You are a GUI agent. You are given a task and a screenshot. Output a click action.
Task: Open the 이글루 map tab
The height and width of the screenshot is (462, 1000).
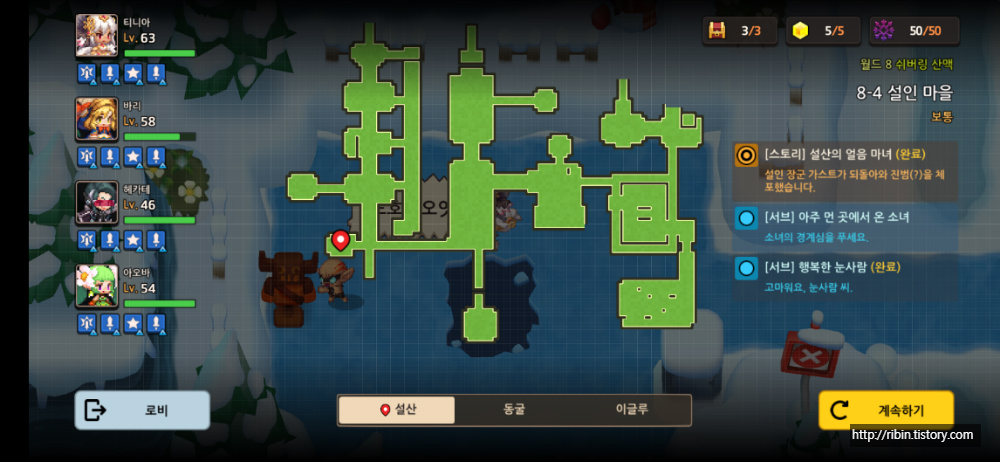pos(631,410)
